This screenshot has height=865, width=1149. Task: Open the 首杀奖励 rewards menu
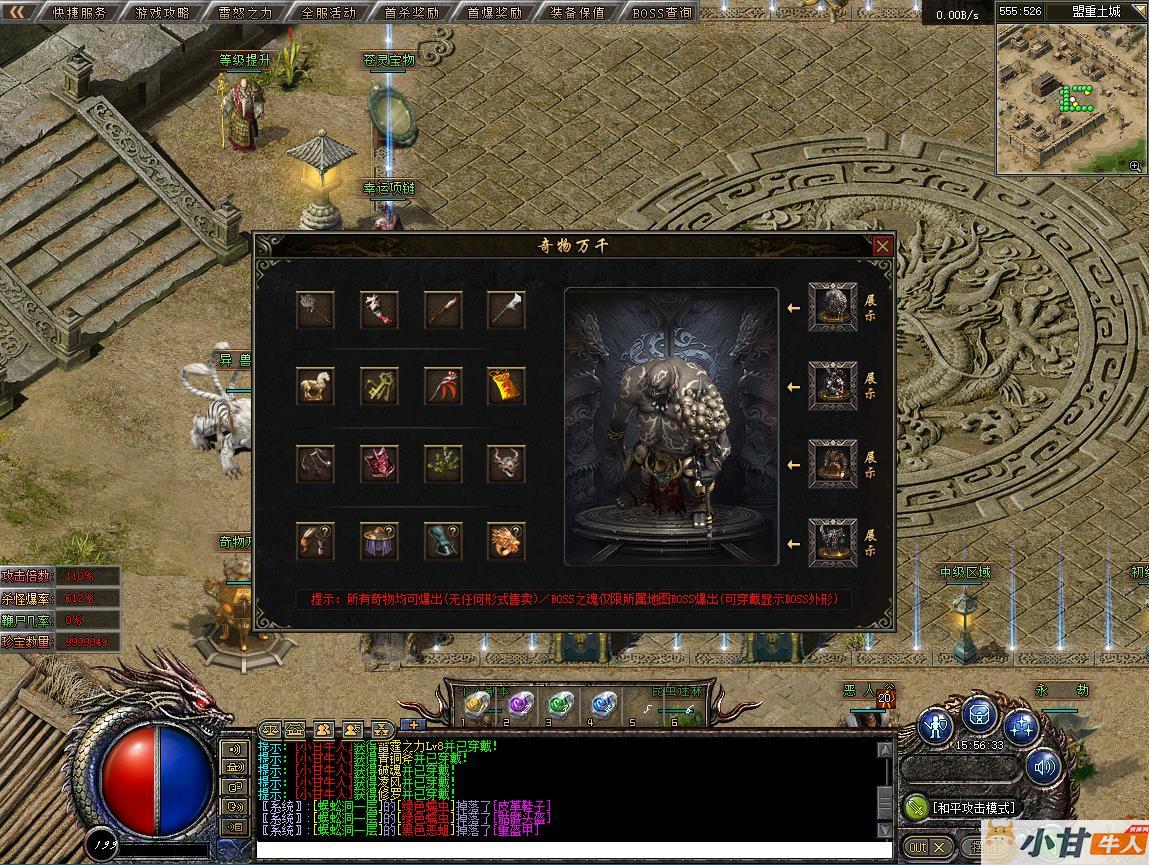tap(411, 13)
